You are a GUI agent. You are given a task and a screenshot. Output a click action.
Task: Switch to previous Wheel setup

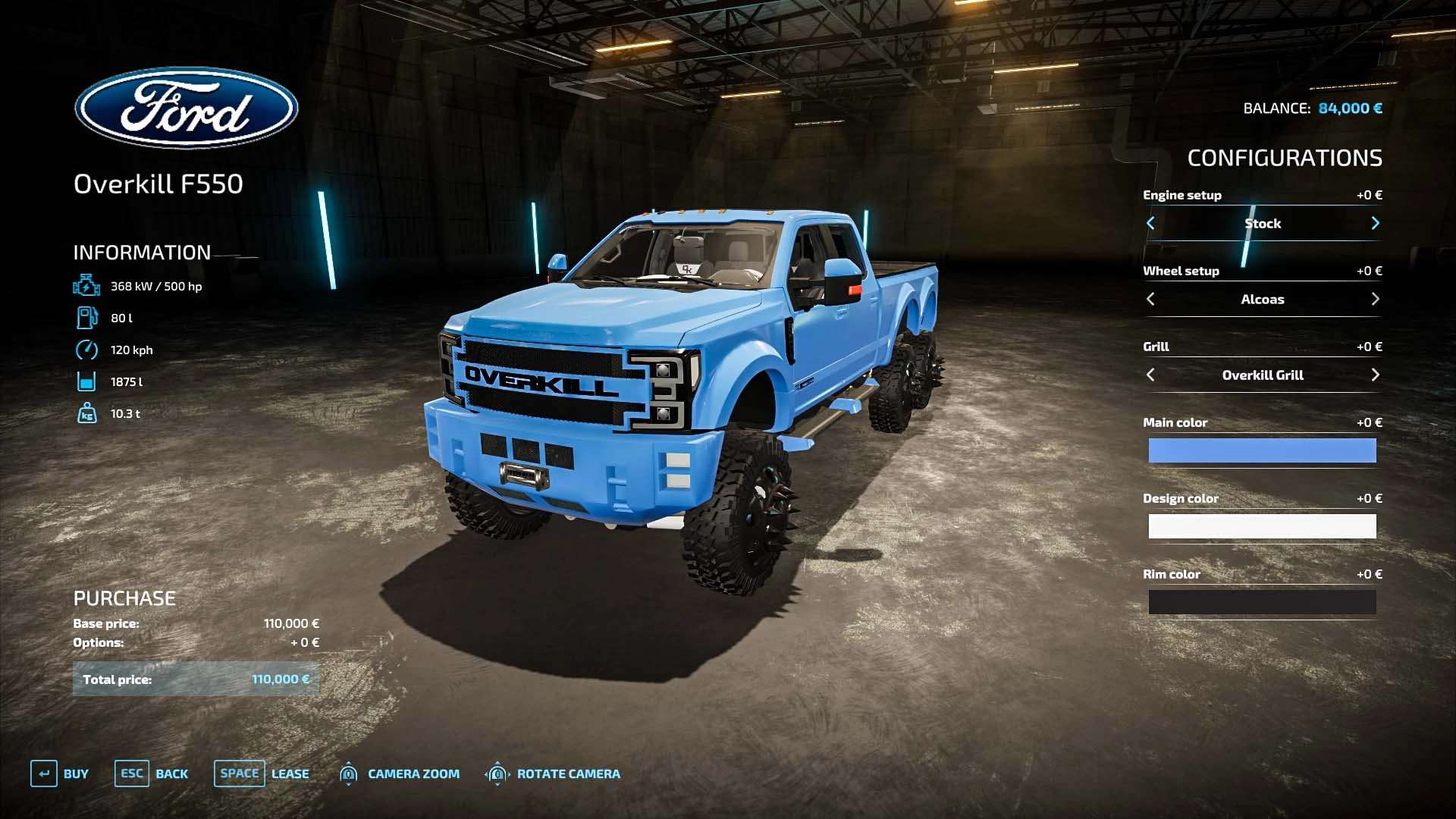point(1150,299)
